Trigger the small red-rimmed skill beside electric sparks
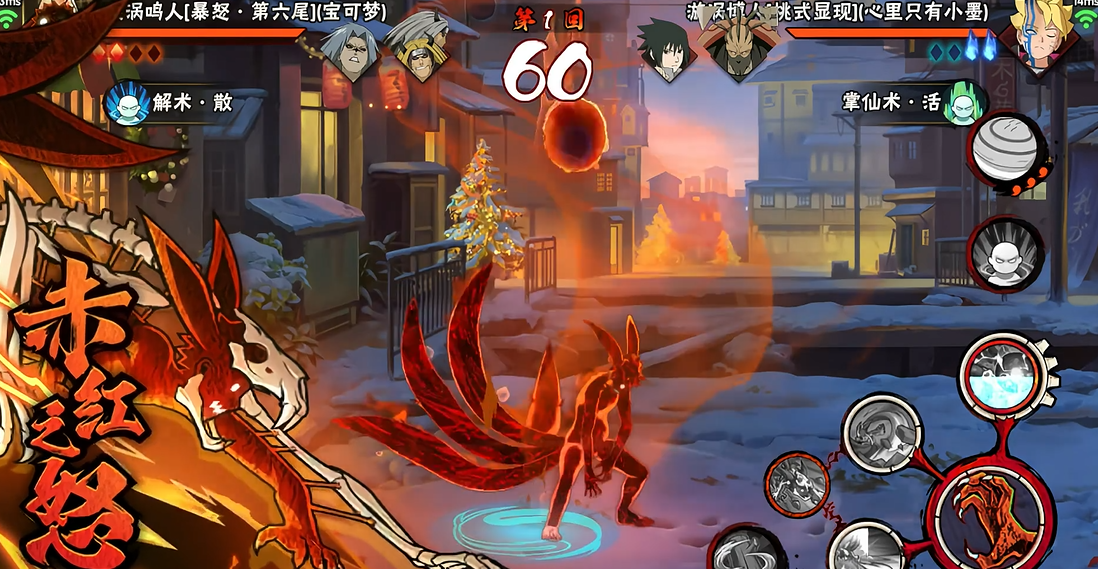 click(797, 486)
